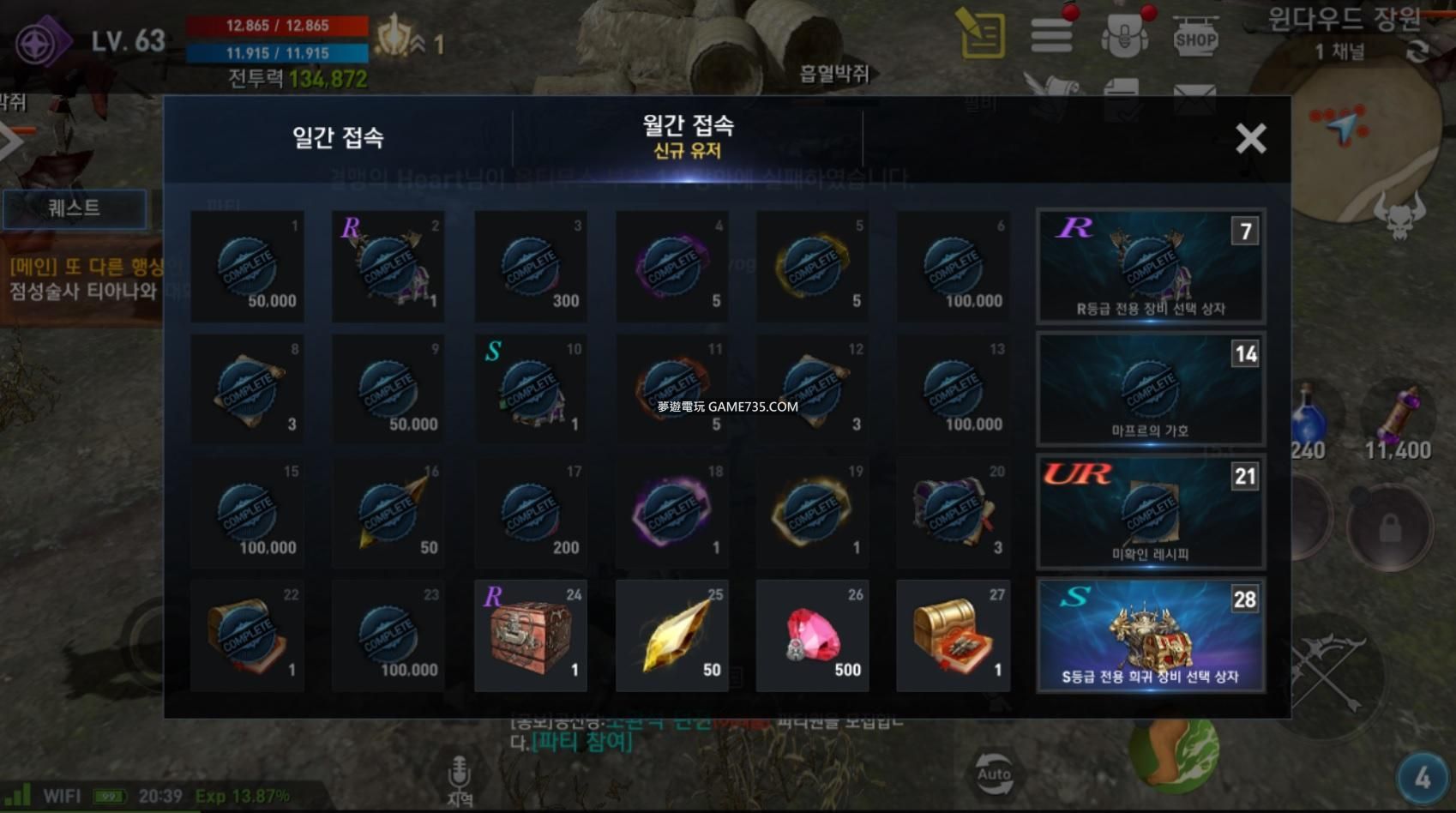Pick the day 27 golden chest reward
1456x813 pixels.
click(953, 635)
